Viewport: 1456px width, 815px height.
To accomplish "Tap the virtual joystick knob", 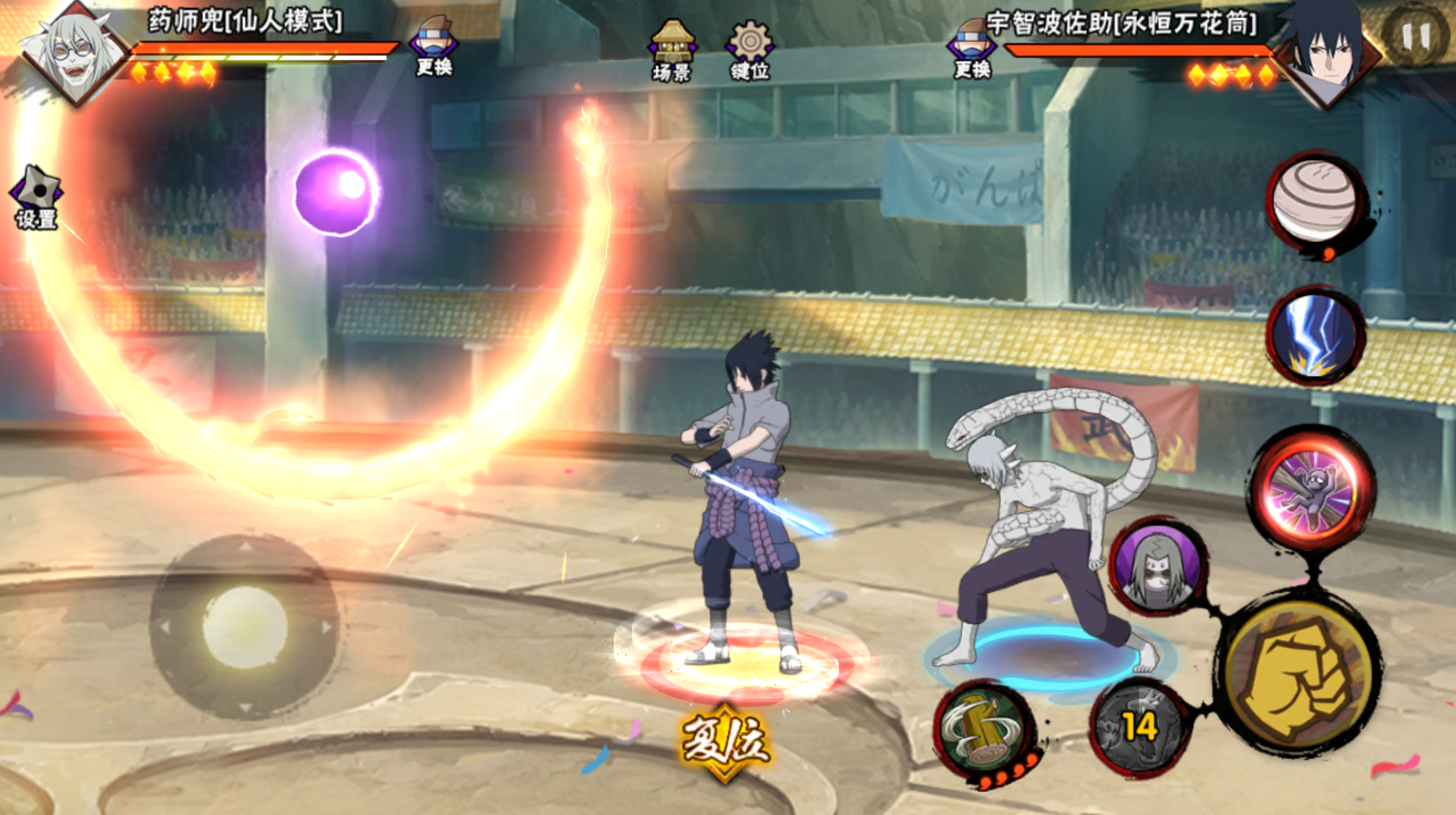I will pyautogui.click(x=245, y=627).
